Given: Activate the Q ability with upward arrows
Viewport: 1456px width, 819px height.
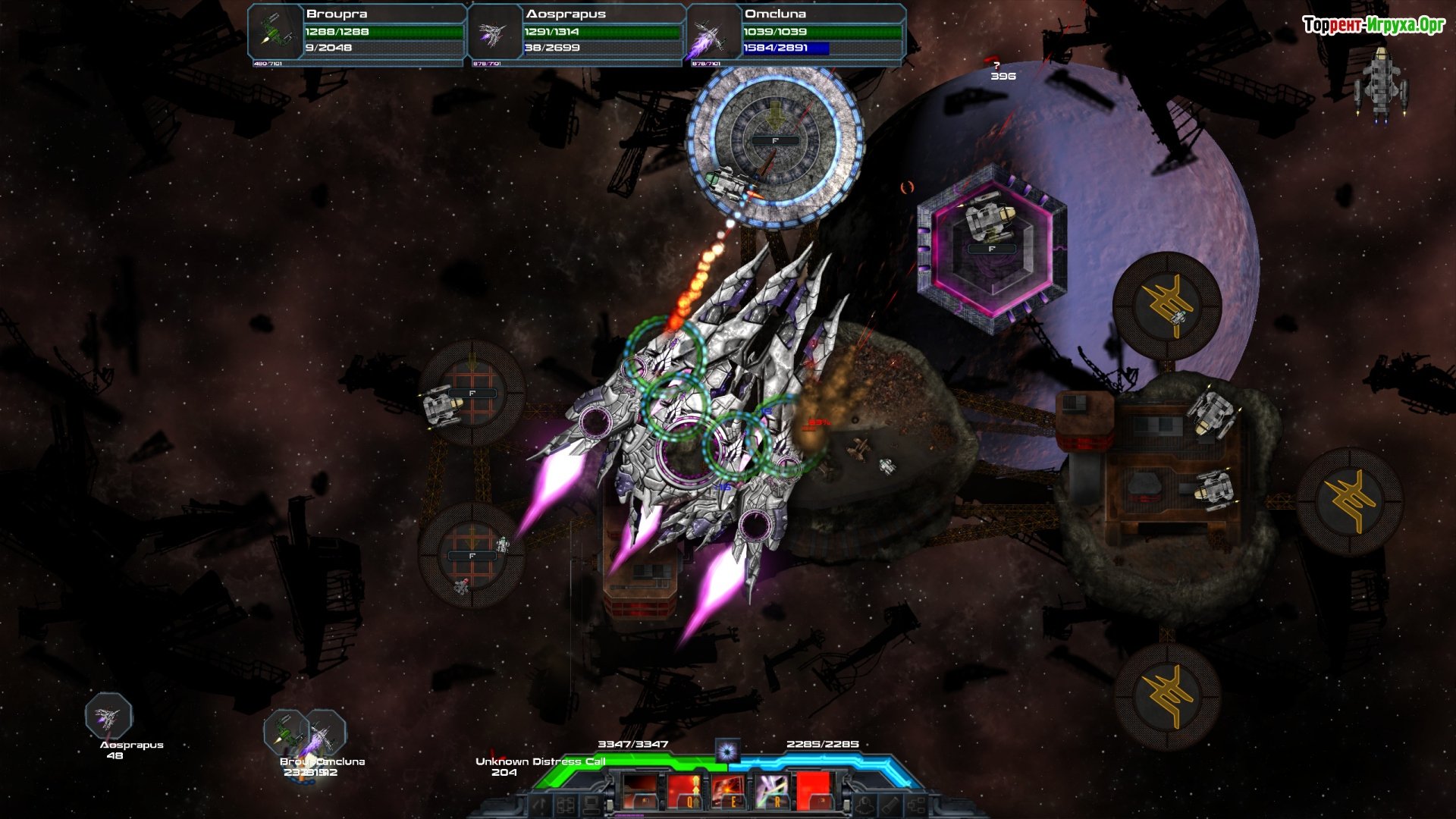Looking at the screenshot, I should (687, 792).
